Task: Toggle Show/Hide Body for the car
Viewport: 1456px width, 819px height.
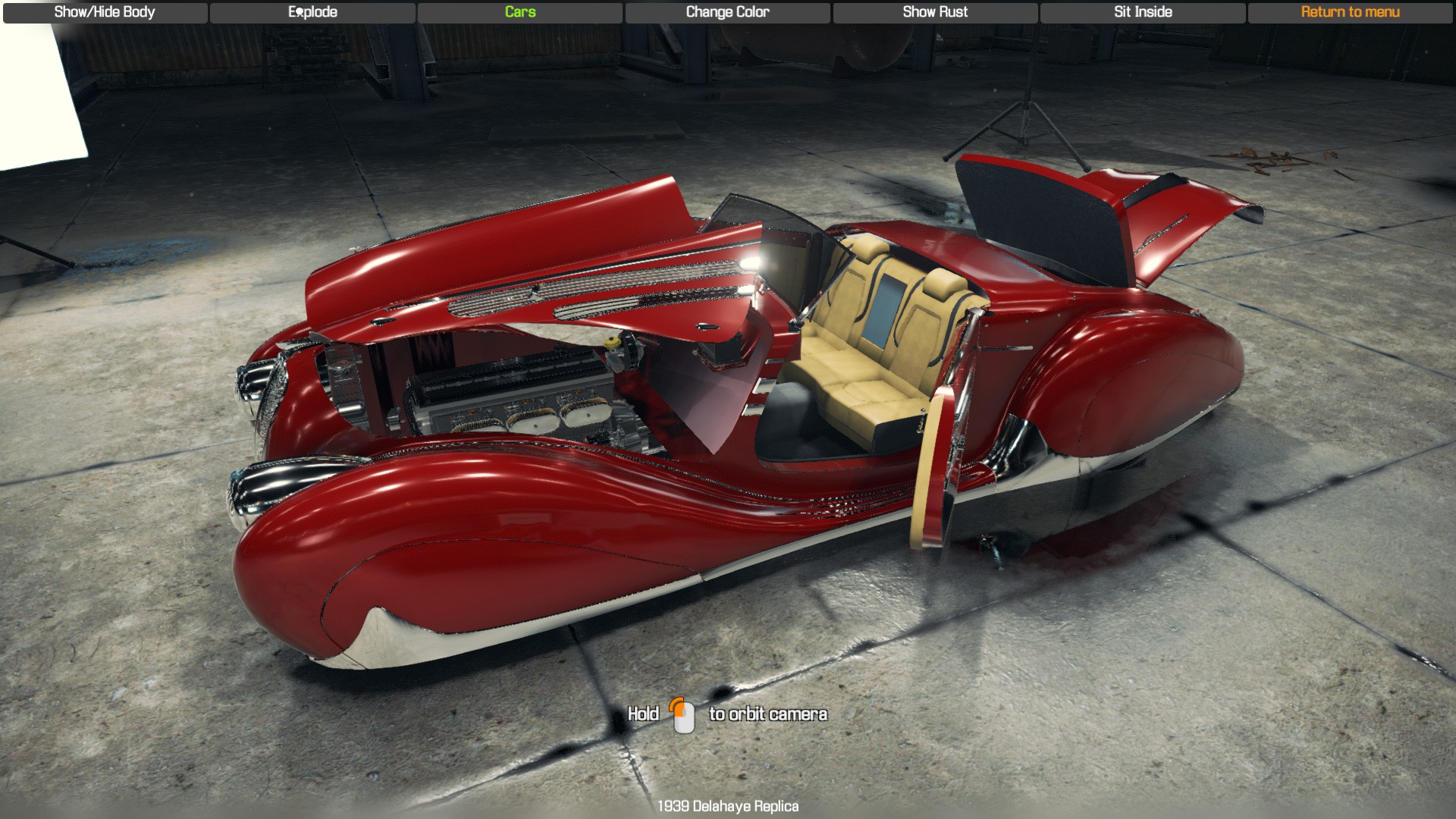Action: point(103,12)
